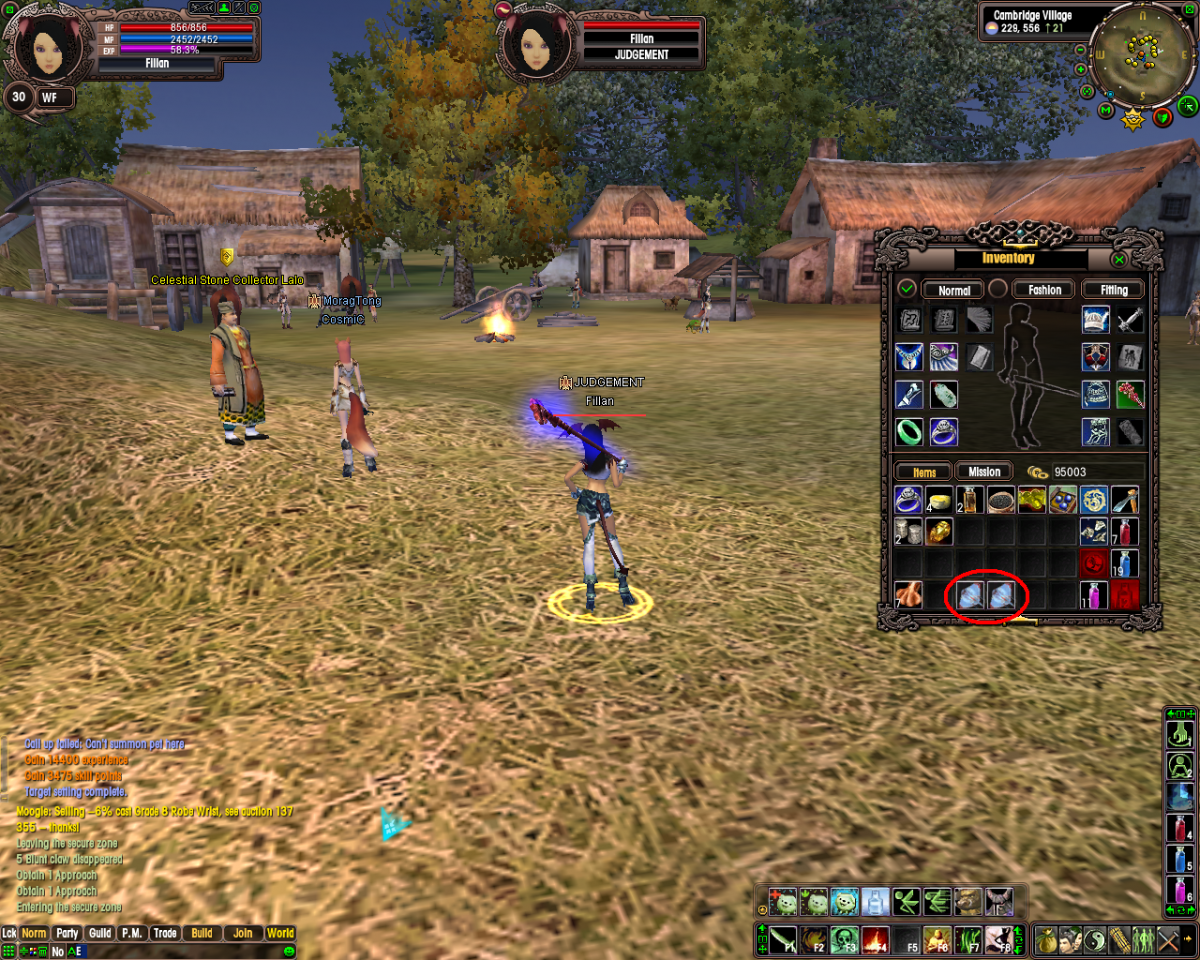This screenshot has height=960, width=1200.
Task: Use the F3 green skull skill
Action: [x=844, y=940]
